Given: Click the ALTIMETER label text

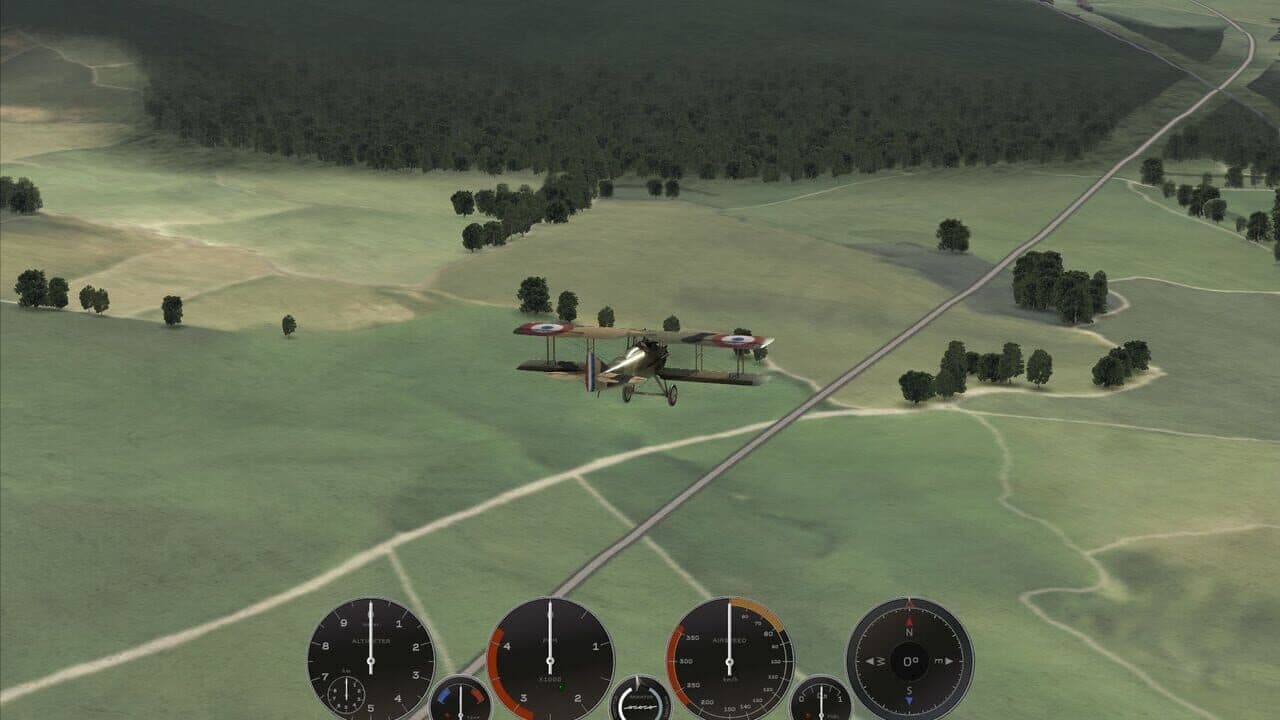Looking at the screenshot, I should pos(371,639).
